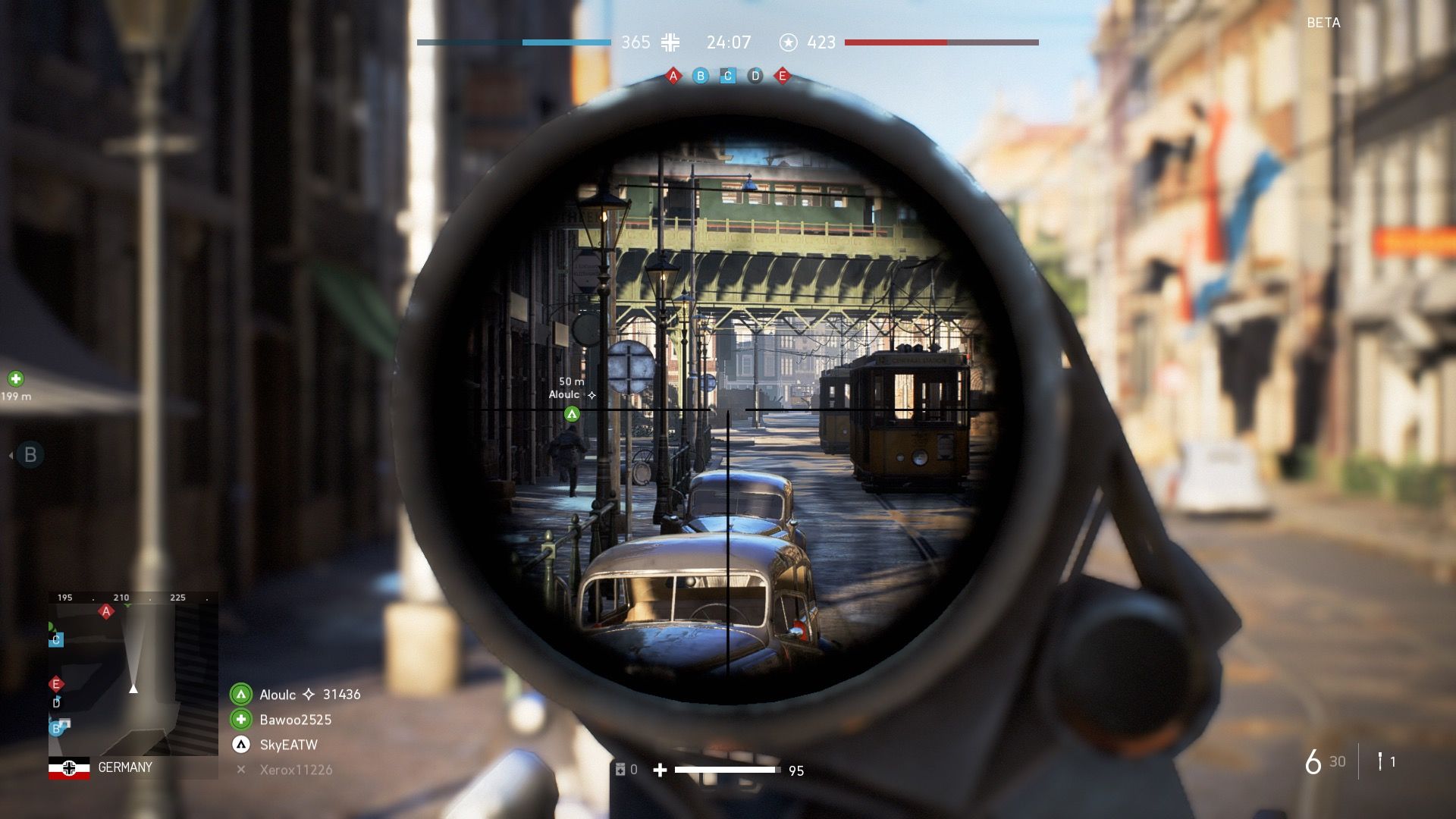Click the square objective C flag
Viewport: 1456px width, 819px height.
tap(728, 76)
